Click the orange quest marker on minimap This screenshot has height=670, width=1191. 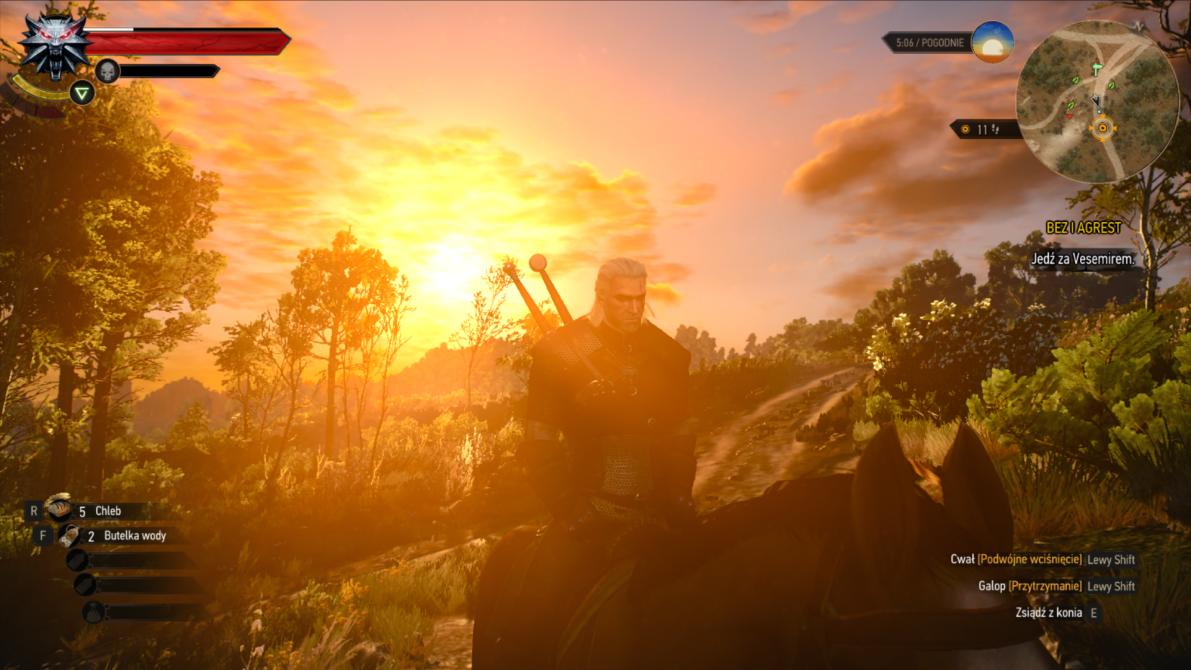click(1103, 128)
